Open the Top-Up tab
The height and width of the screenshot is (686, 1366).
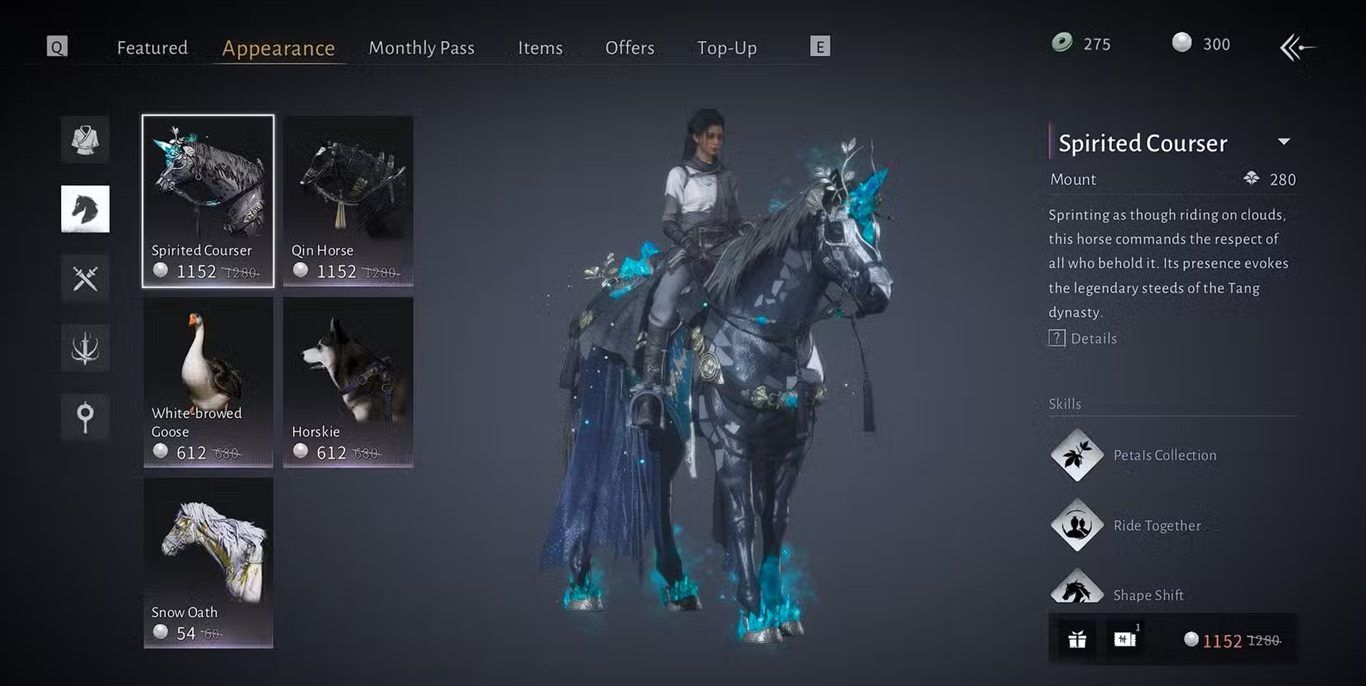pos(727,48)
